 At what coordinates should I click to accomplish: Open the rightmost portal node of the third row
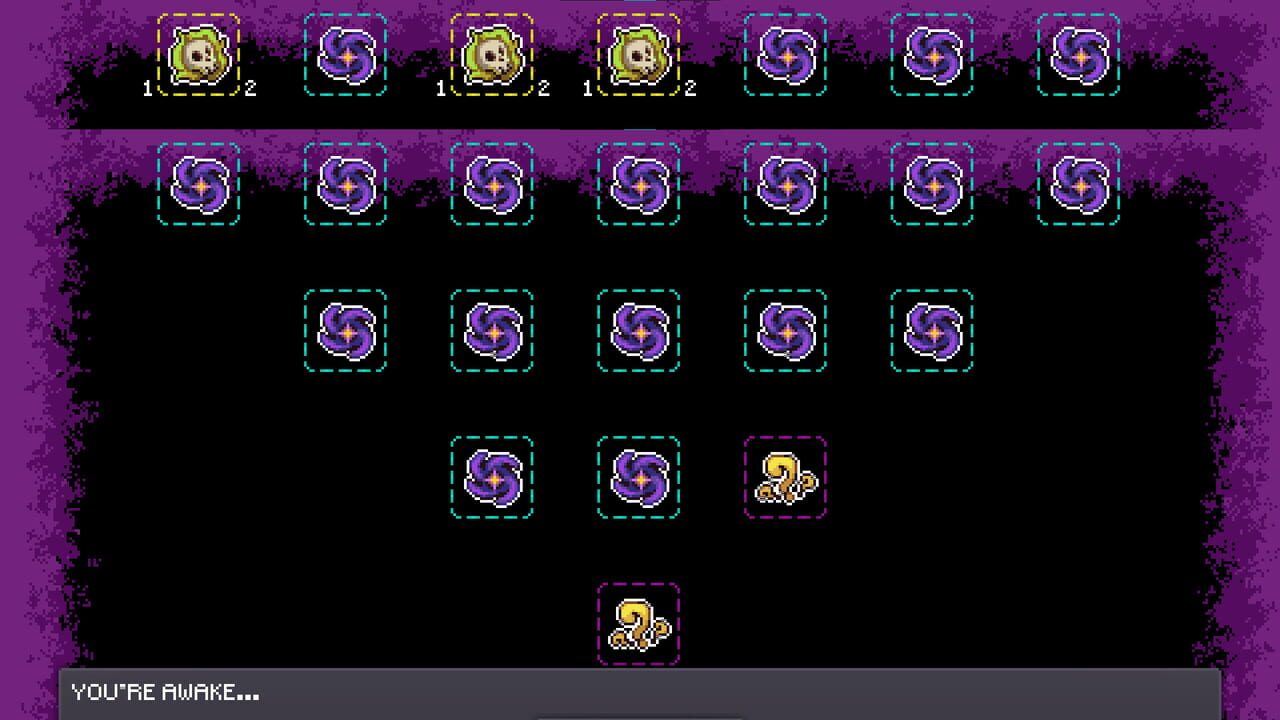(930, 330)
